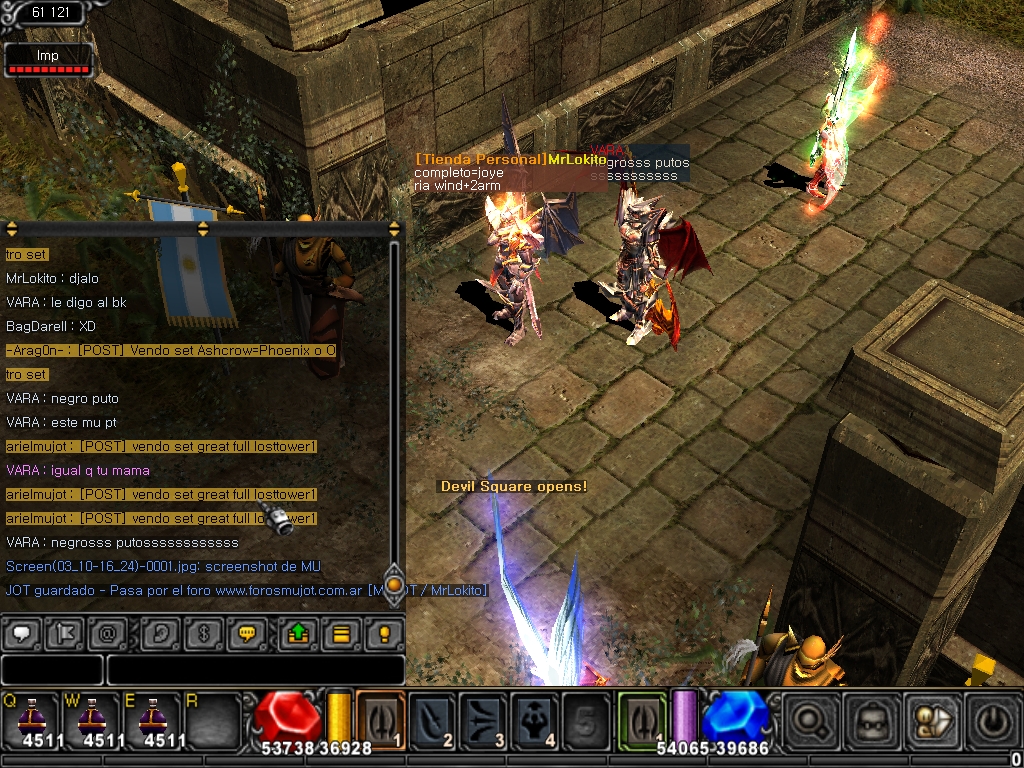Open the character and mail icon button
Viewport: 1024px width, 768px height.
coord(930,718)
